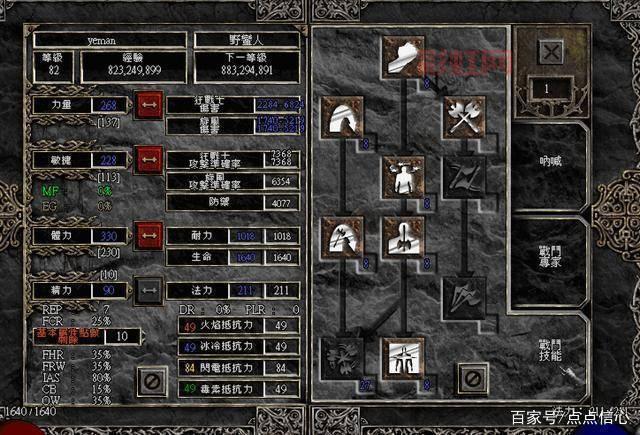The width and height of the screenshot is (640, 435).
Task: Add a point to Dexterity (敏捷)
Action: 150,159
